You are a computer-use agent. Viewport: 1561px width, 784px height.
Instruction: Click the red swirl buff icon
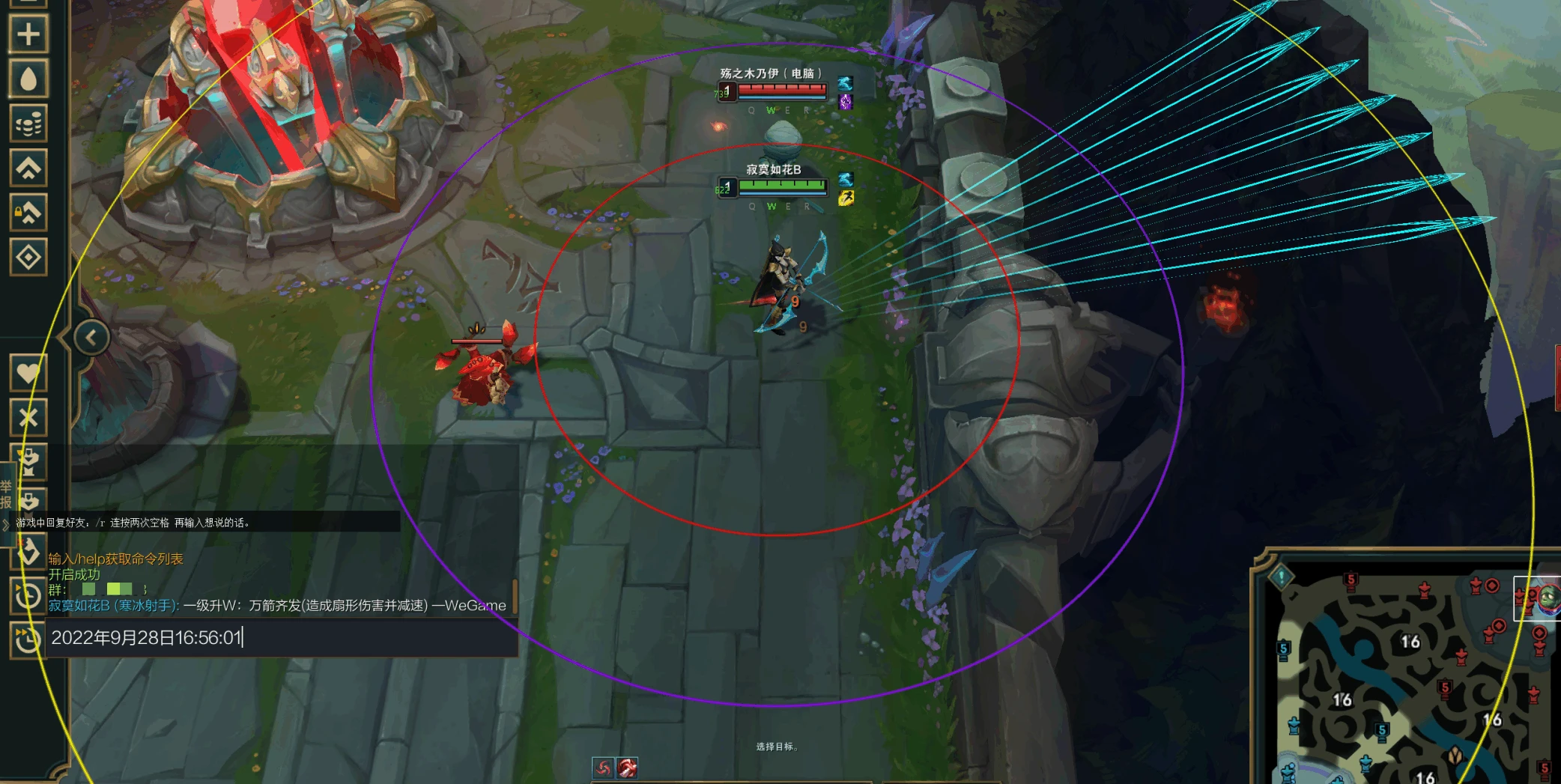click(603, 768)
